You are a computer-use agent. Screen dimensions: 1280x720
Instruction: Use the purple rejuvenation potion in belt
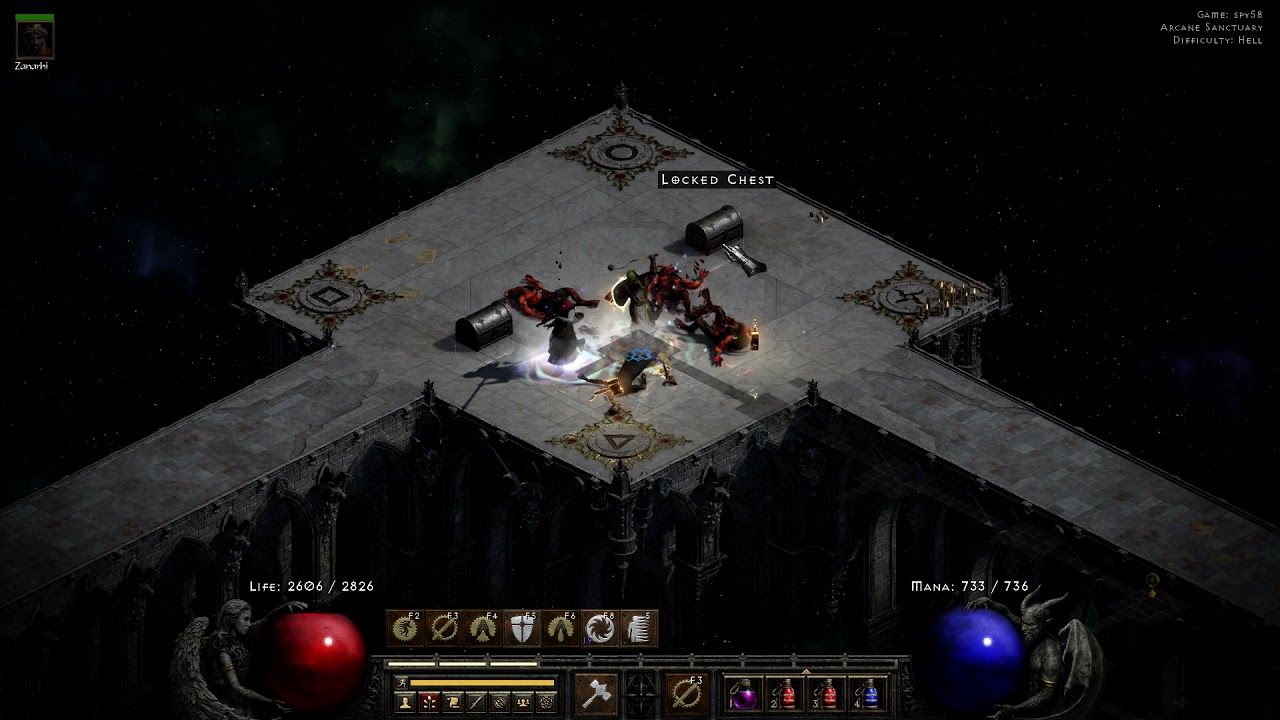(743, 694)
